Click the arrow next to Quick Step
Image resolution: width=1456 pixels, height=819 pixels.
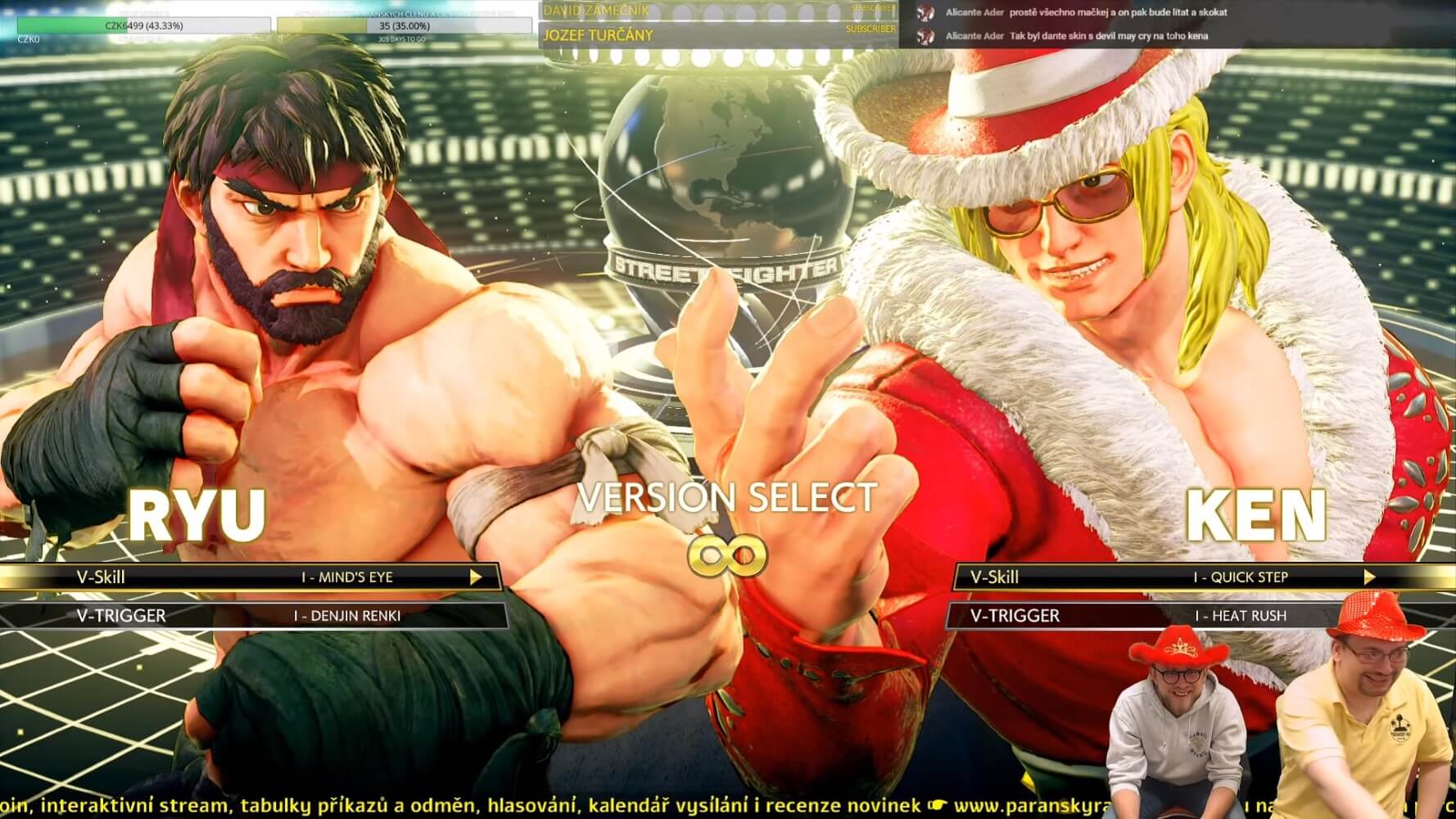[1369, 577]
